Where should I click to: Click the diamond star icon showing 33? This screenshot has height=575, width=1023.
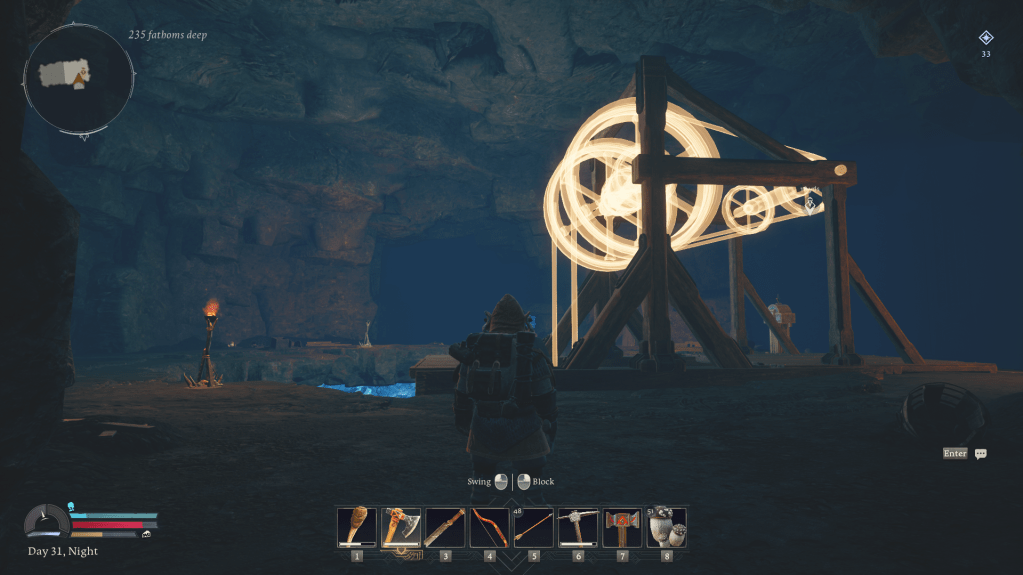pyautogui.click(x=986, y=38)
